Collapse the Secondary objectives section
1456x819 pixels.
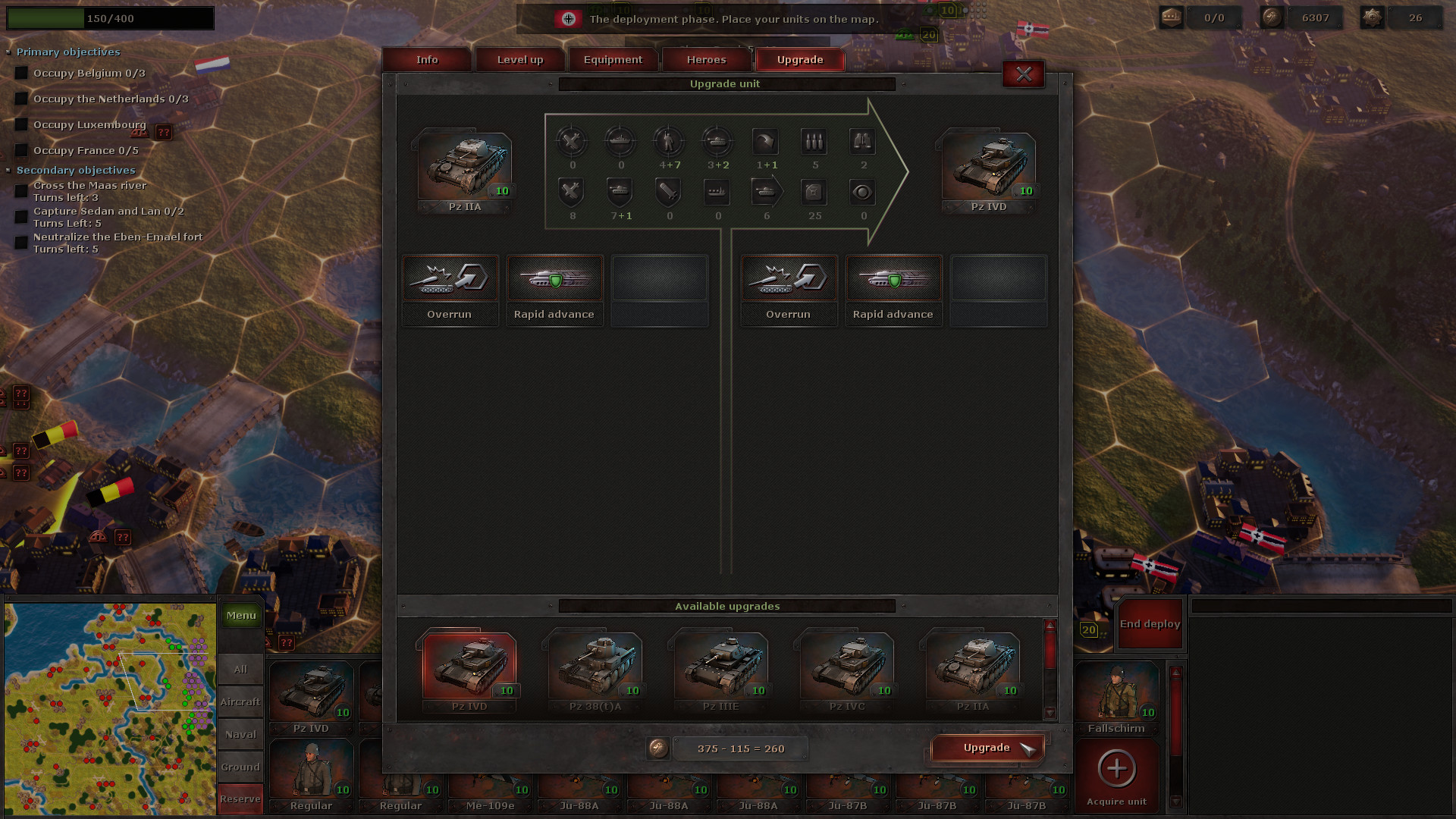8,170
